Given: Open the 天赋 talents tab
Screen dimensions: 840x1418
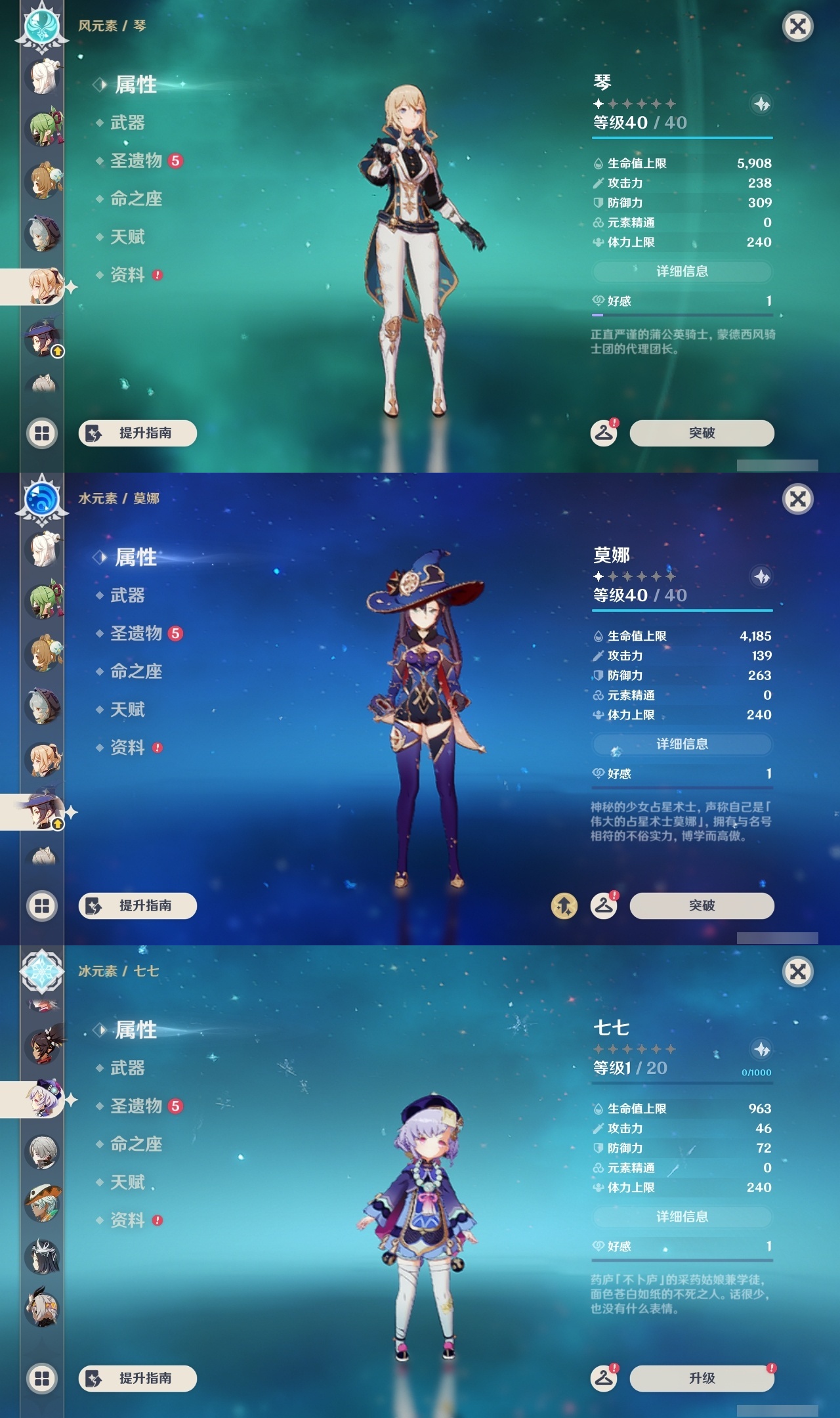Looking at the screenshot, I should (x=127, y=237).
